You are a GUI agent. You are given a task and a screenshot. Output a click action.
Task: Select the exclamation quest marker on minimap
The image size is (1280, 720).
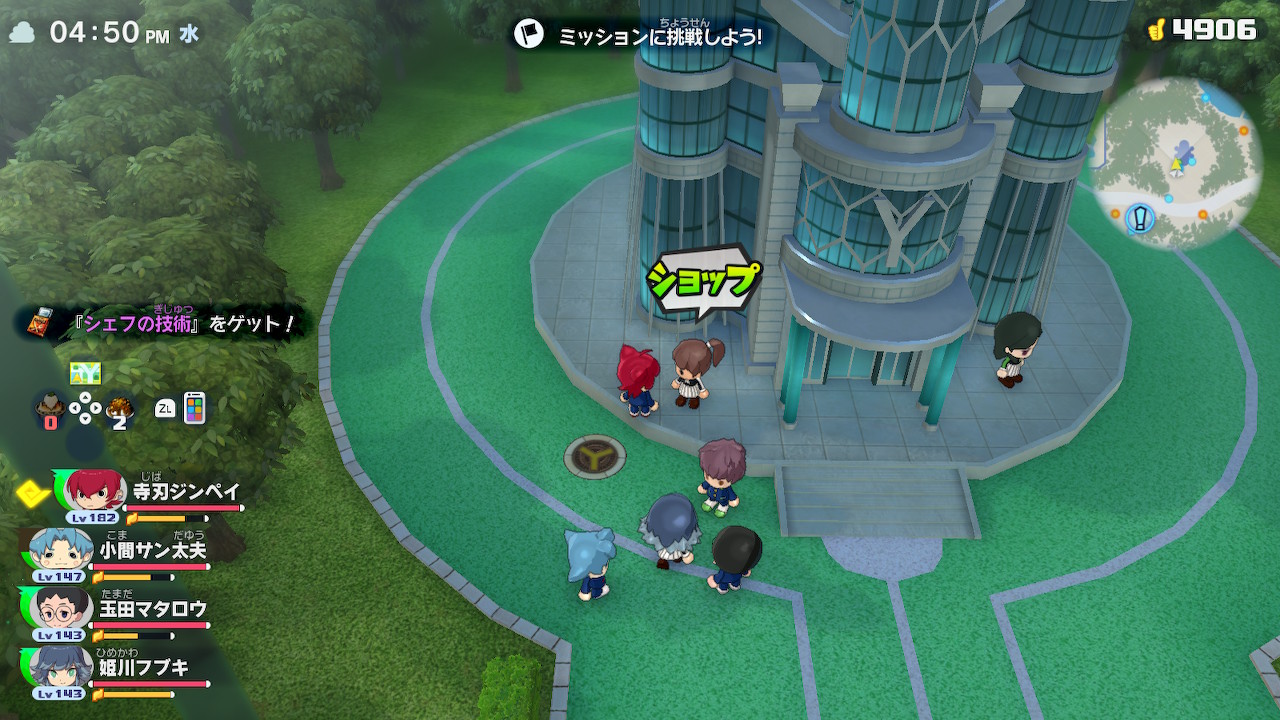1140,217
